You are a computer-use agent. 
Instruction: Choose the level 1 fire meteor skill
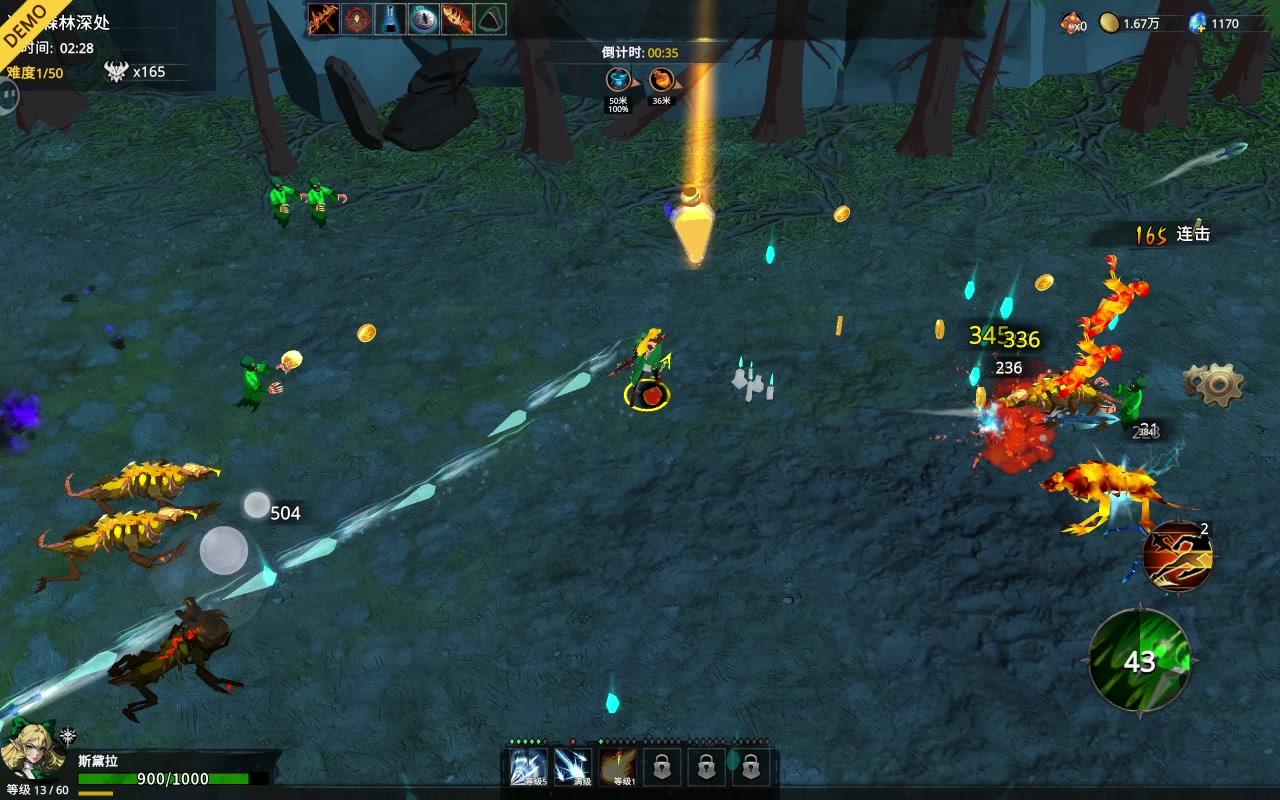click(x=618, y=767)
